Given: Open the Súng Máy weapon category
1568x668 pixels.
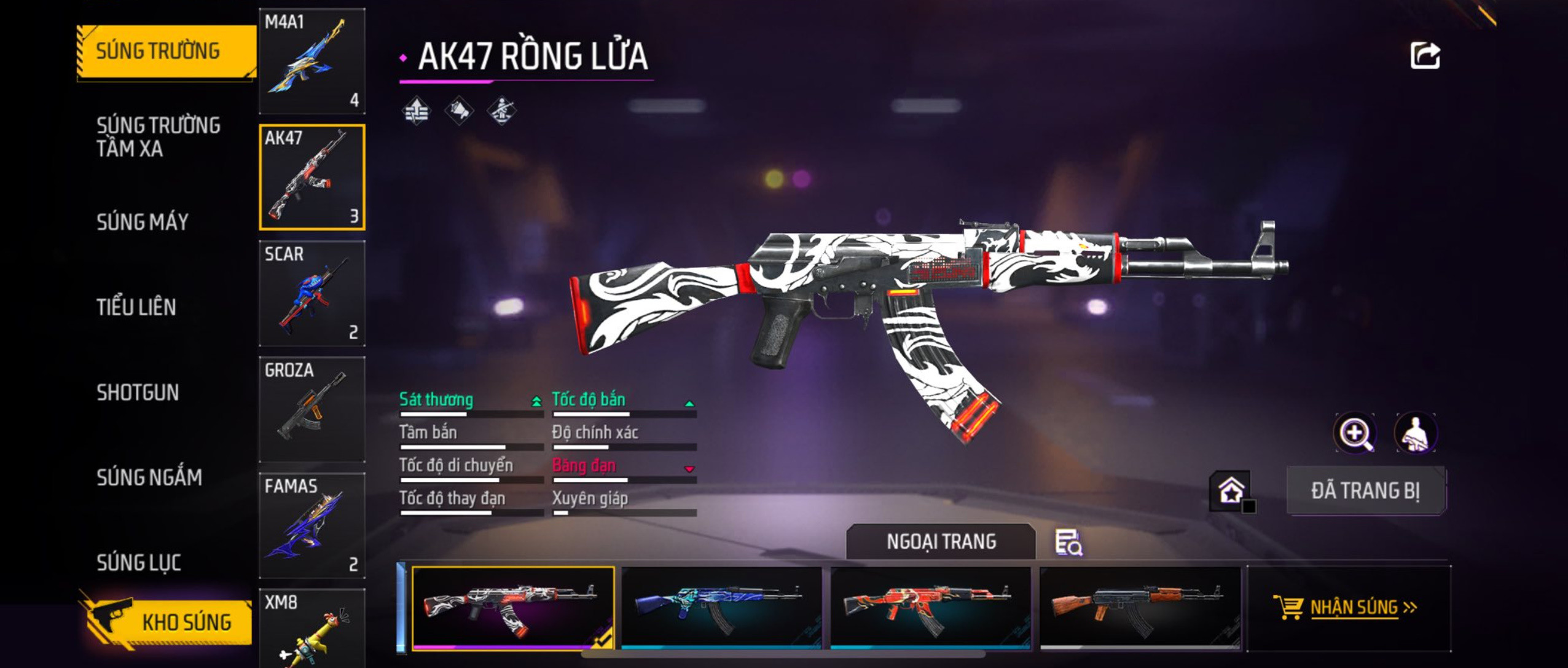Looking at the screenshot, I should (143, 222).
